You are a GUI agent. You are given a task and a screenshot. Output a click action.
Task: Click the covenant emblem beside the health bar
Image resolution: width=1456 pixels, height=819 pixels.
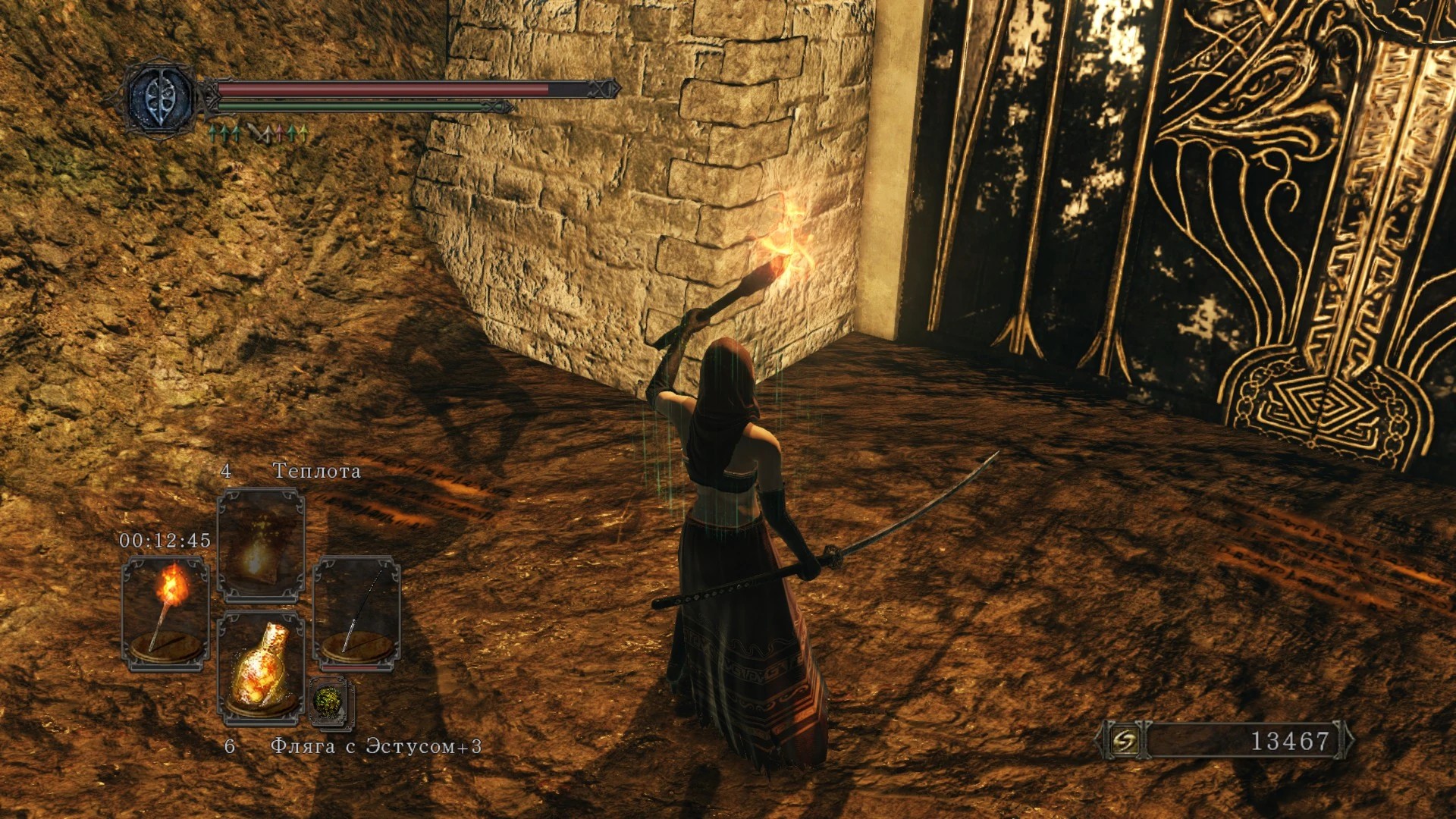[159, 97]
